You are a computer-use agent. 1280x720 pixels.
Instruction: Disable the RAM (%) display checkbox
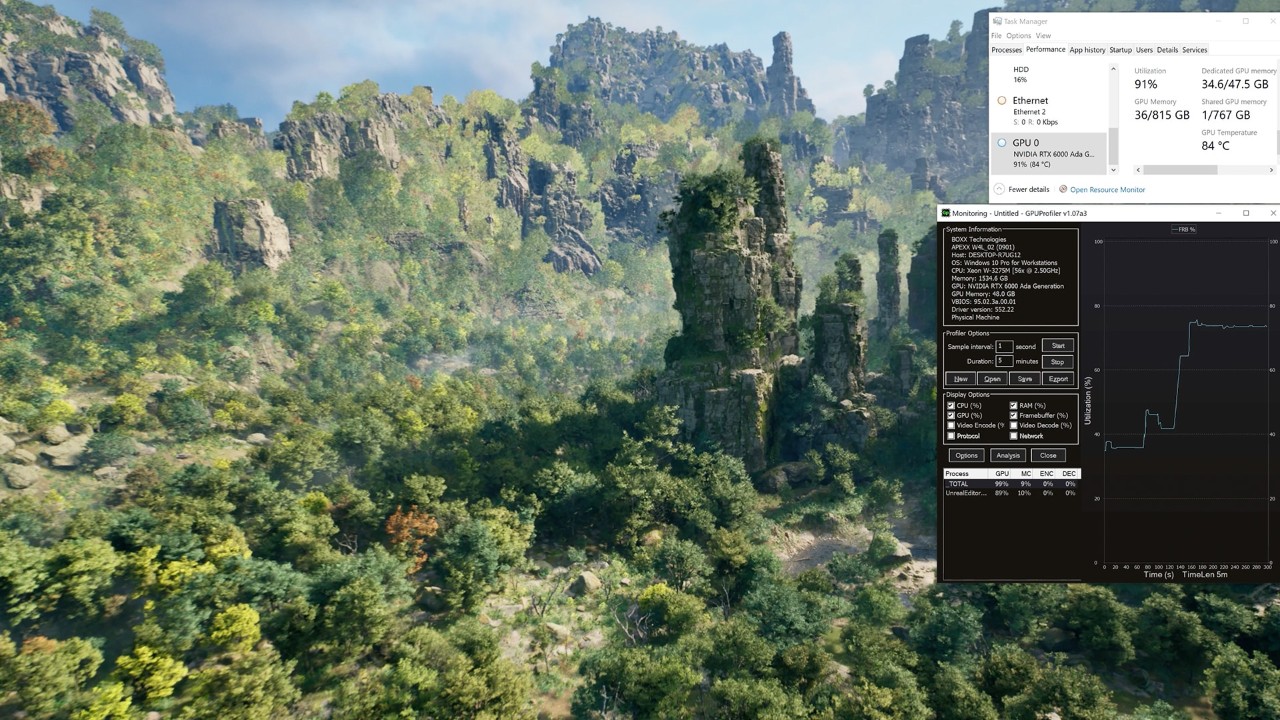point(1014,406)
